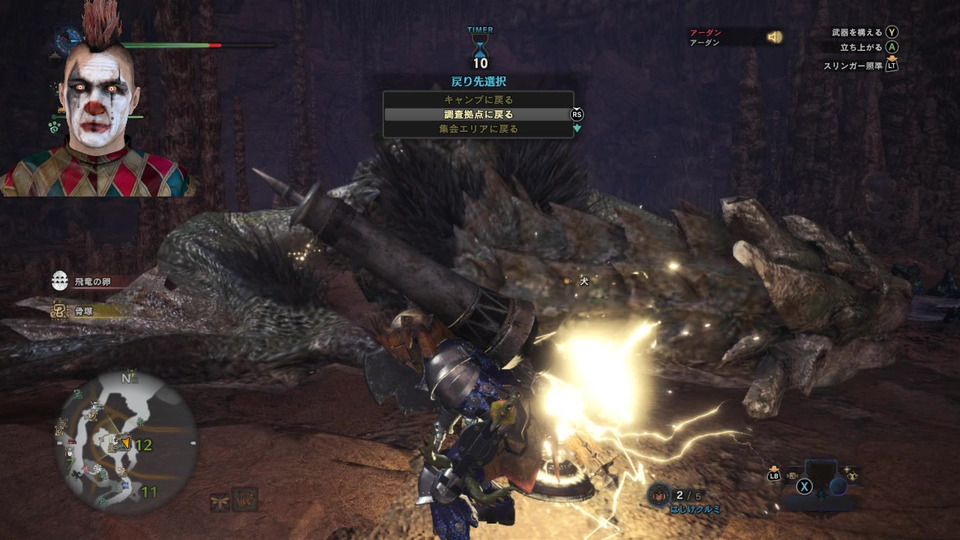Open the circular area minimap
This screenshot has height=540, width=960.
coord(126,439)
